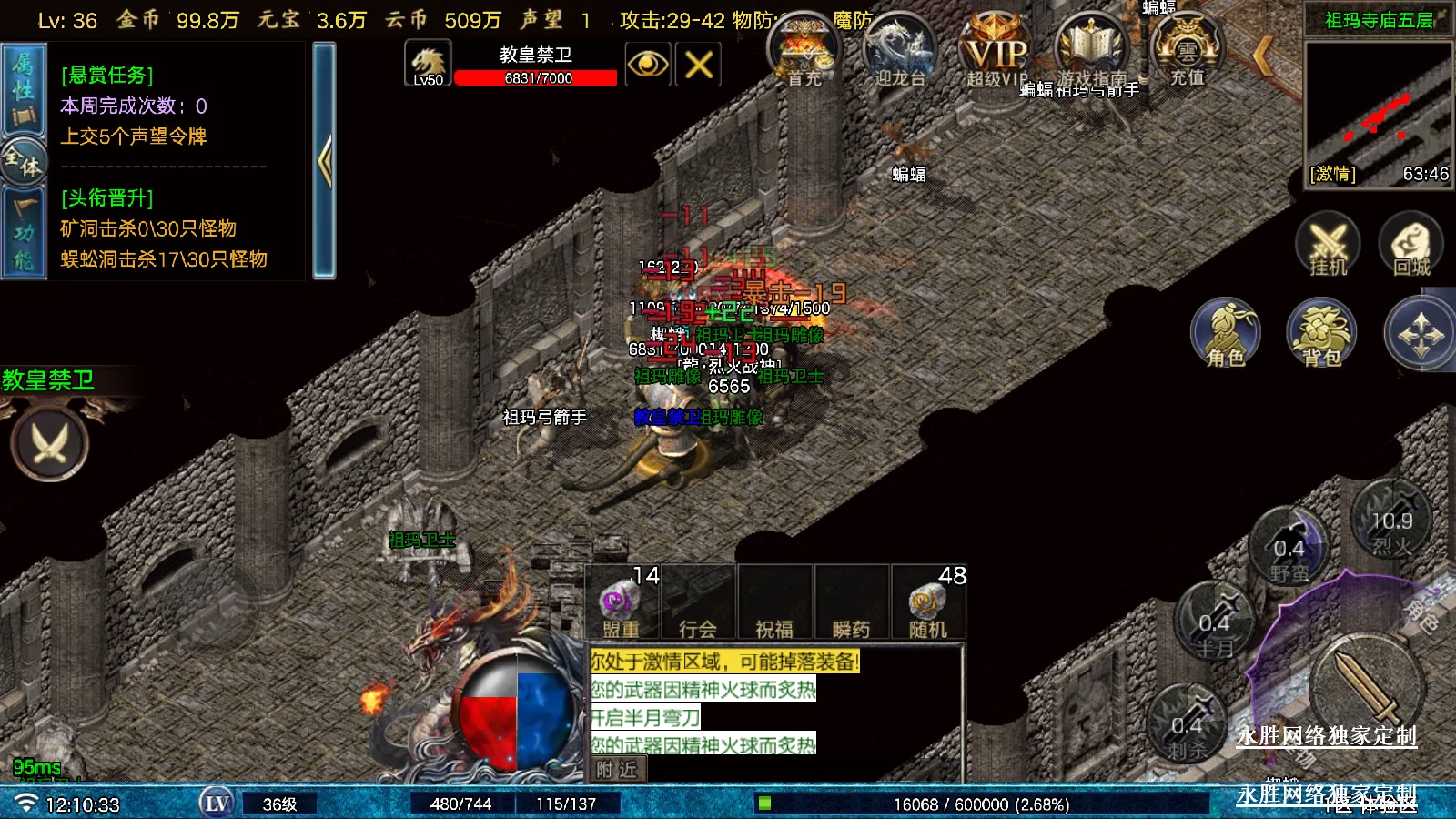This screenshot has height=819, width=1456.
Task: Close the 教皇禁卫 target frame
Action: click(x=698, y=65)
